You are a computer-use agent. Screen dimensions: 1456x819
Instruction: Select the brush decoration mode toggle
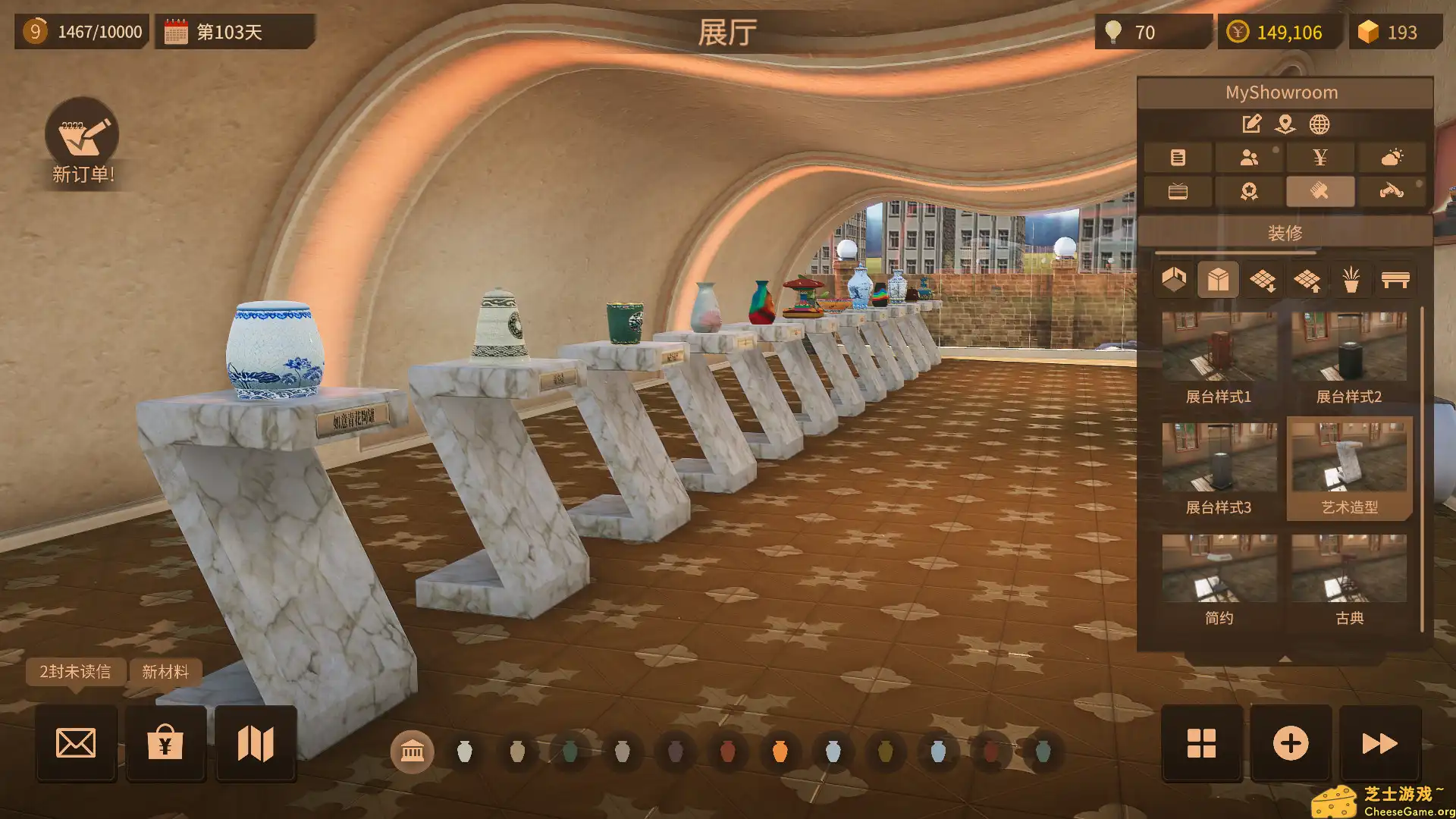click(1322, 191)
